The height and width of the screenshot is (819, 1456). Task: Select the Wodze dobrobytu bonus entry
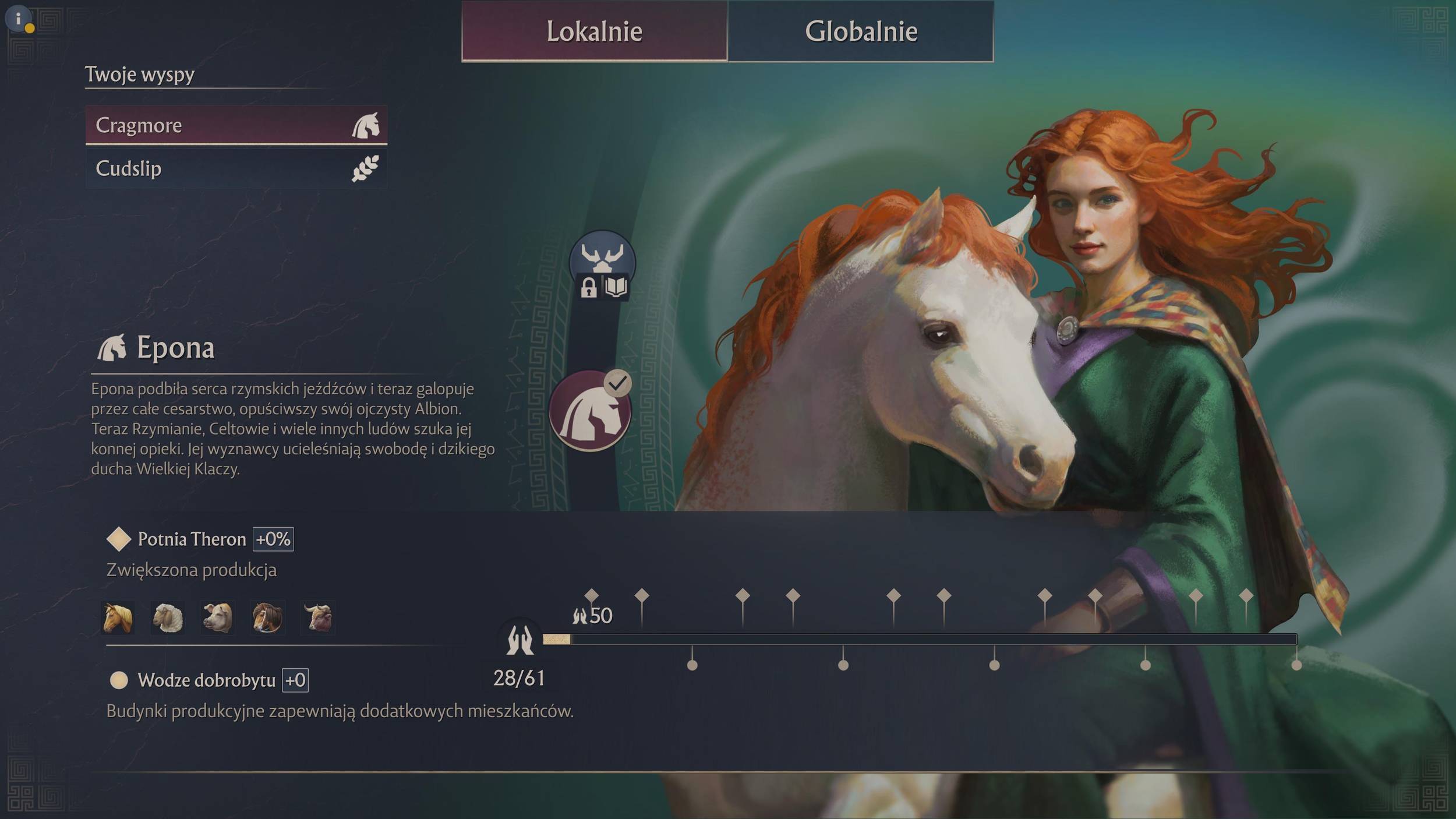point(206,680)
